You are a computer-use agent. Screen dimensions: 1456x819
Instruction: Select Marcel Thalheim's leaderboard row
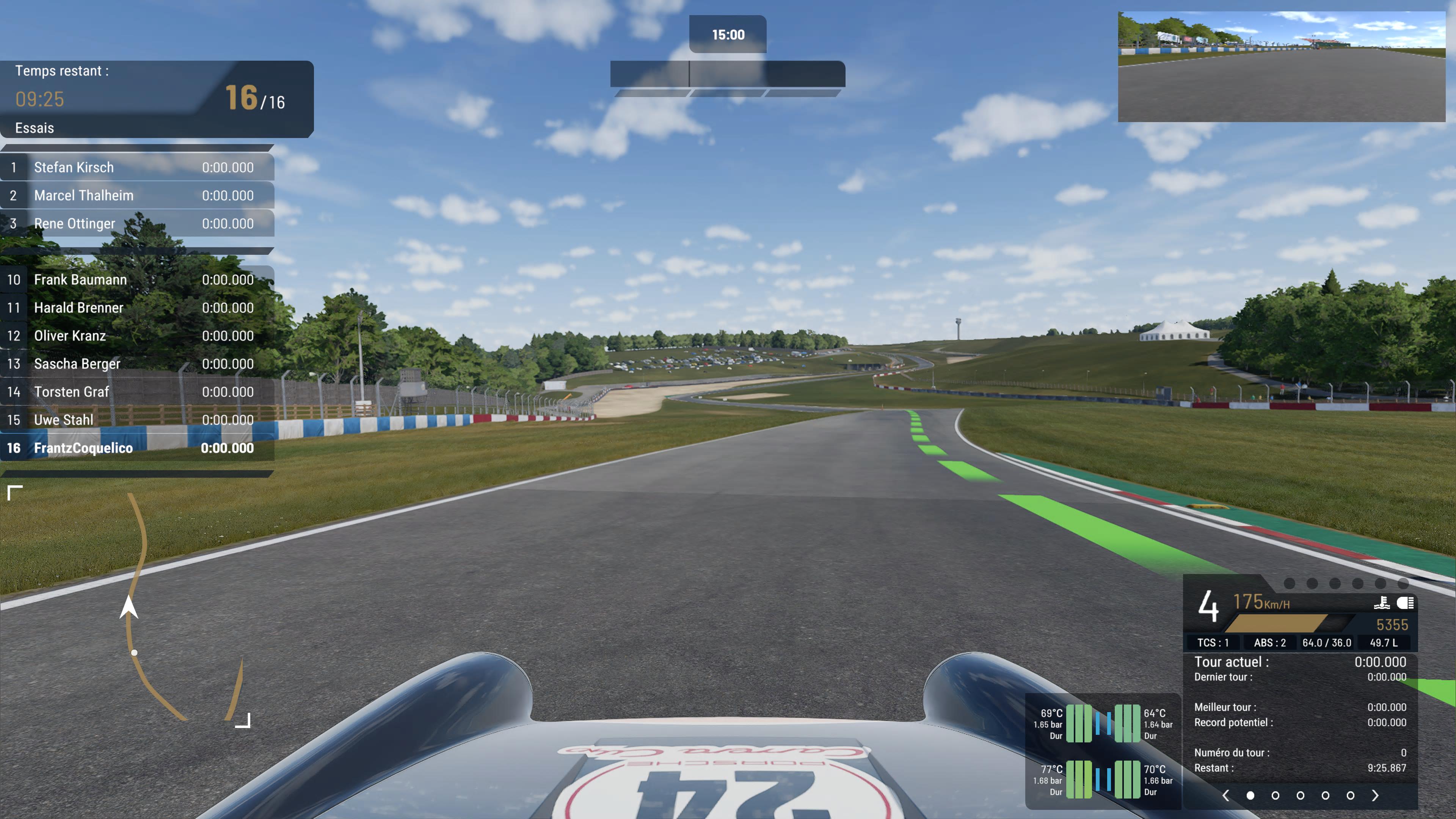(137, 196)
